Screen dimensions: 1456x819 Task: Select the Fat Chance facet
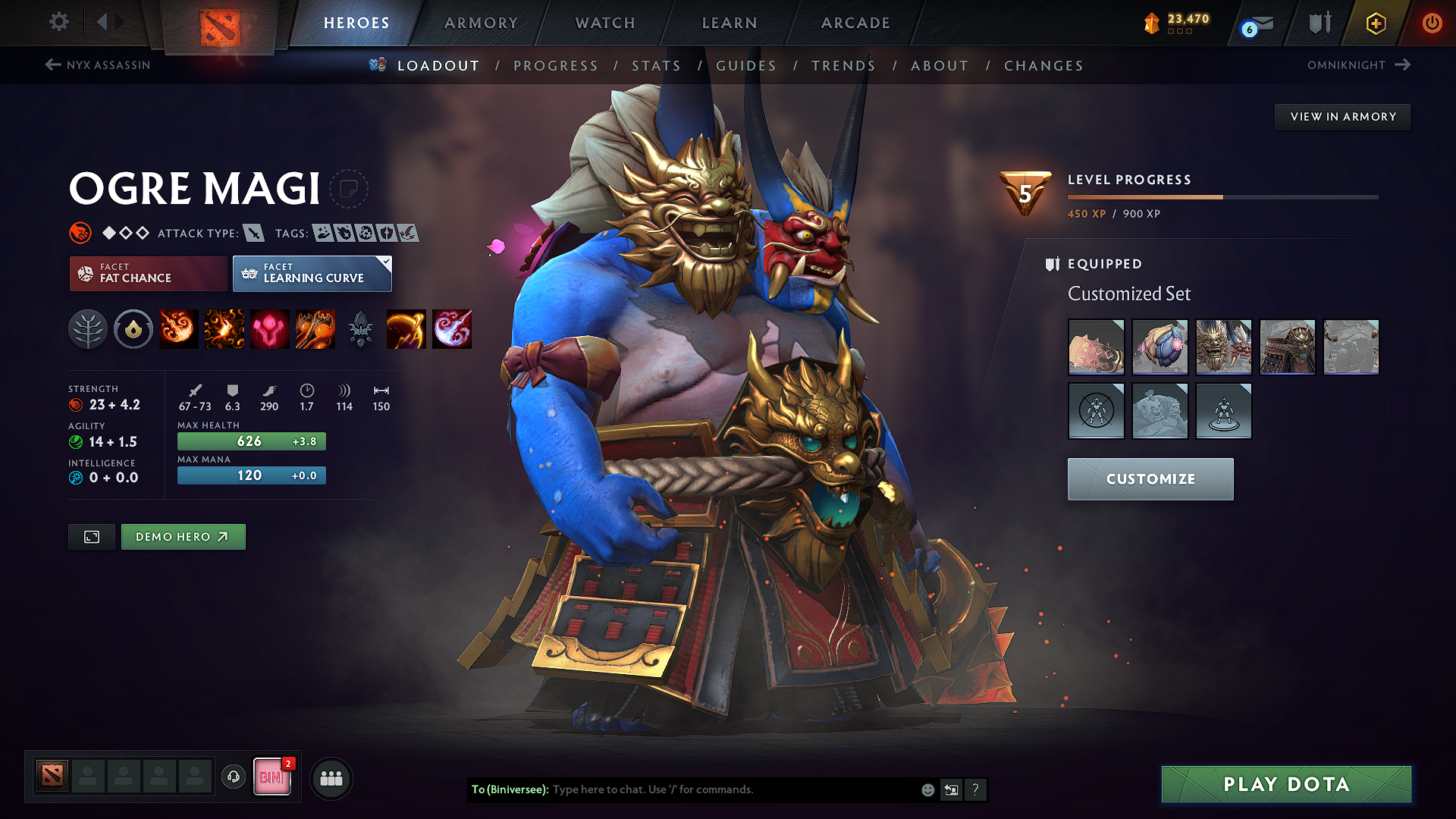tap(147, 273)
